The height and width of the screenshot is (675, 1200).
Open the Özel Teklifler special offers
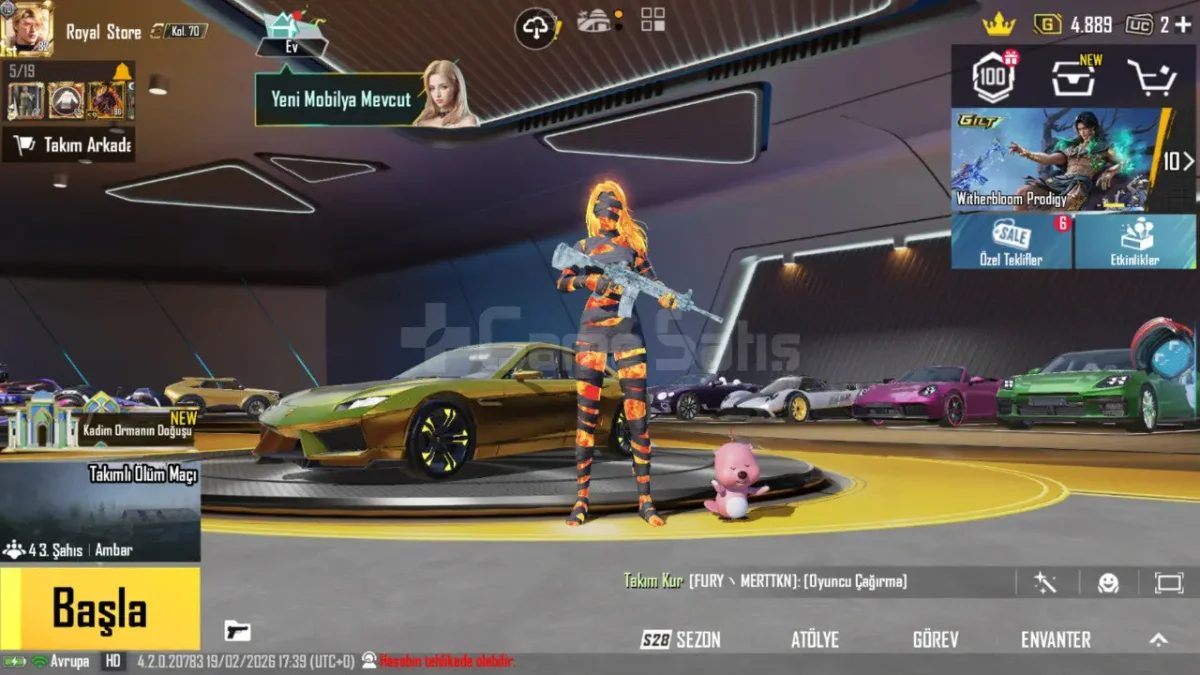(1011, 242)
